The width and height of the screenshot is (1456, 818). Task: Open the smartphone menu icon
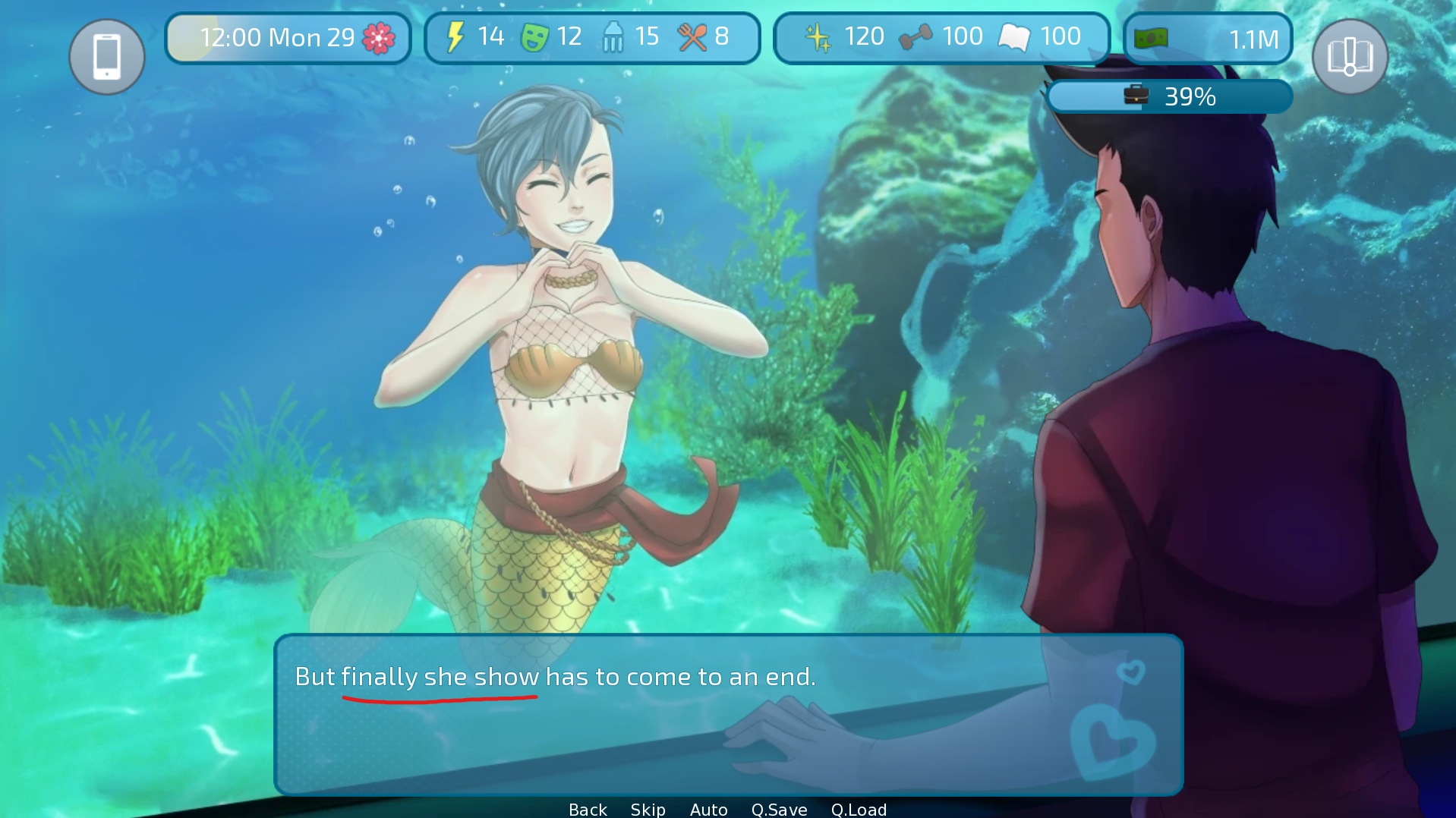tap(107, 57)
